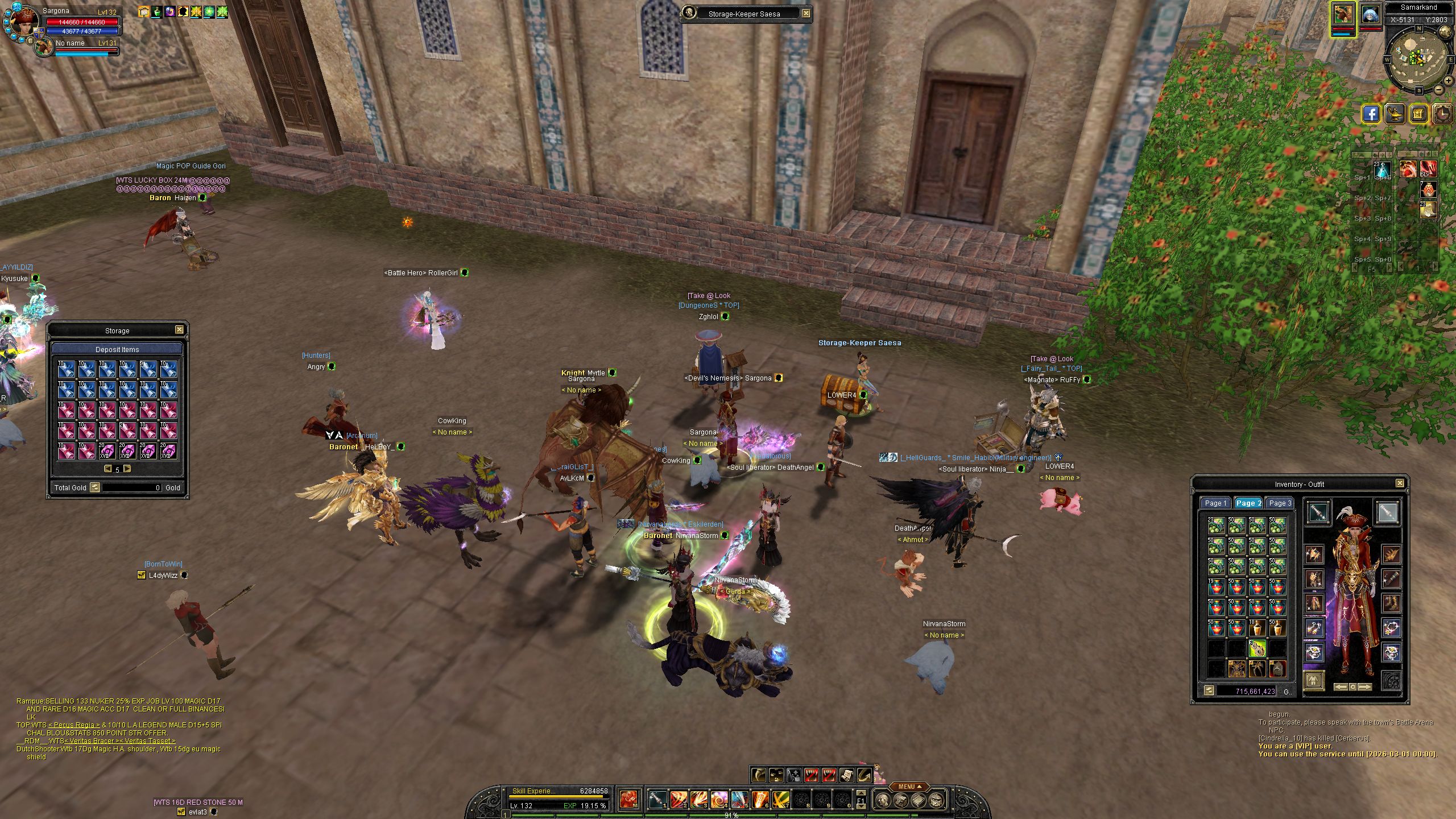Close the Storage window
Screen dimensions: 1456x819
pyautogui.click(x=179, y=330)
